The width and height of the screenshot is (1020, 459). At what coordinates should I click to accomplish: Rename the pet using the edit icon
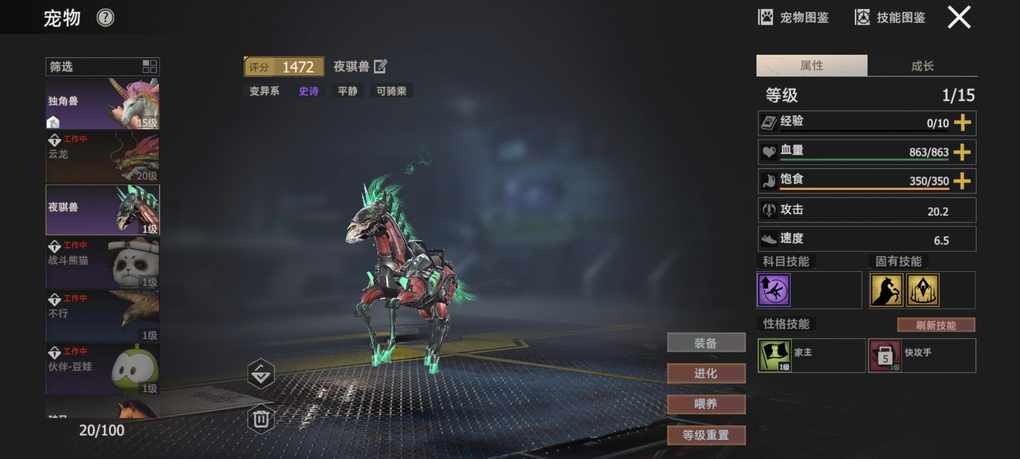pos(380,67)
